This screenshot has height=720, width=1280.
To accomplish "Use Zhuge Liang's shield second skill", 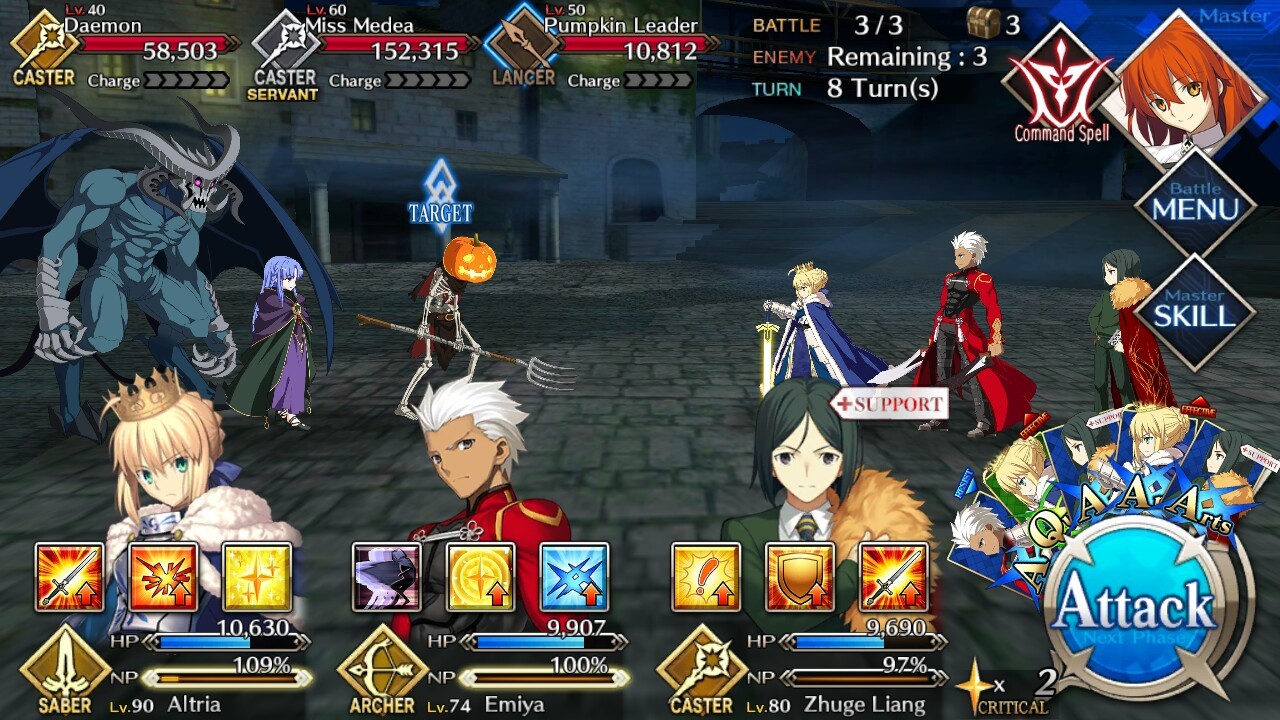I will [799, 577].
